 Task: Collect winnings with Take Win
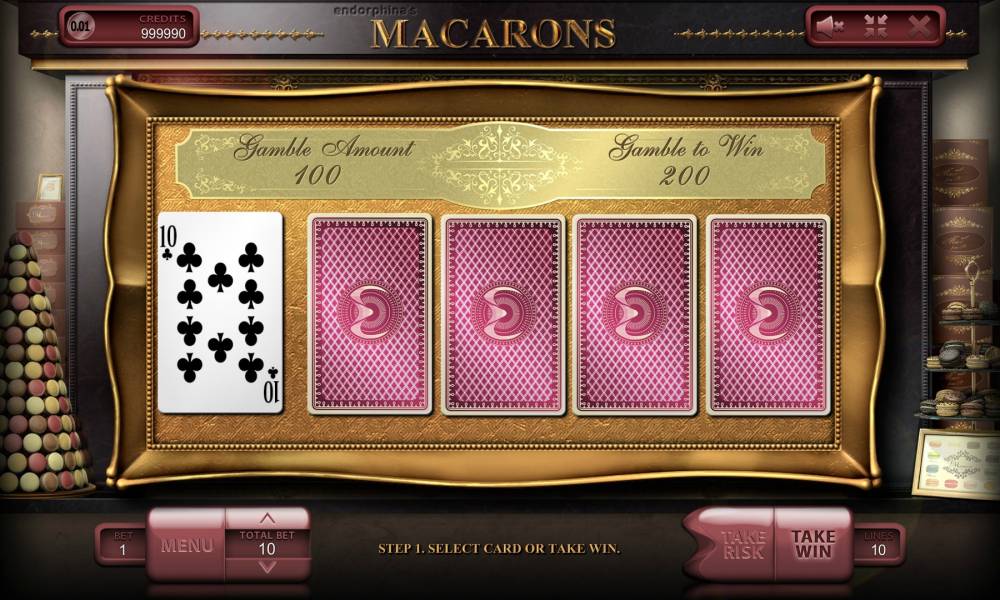tap(813, 544)
